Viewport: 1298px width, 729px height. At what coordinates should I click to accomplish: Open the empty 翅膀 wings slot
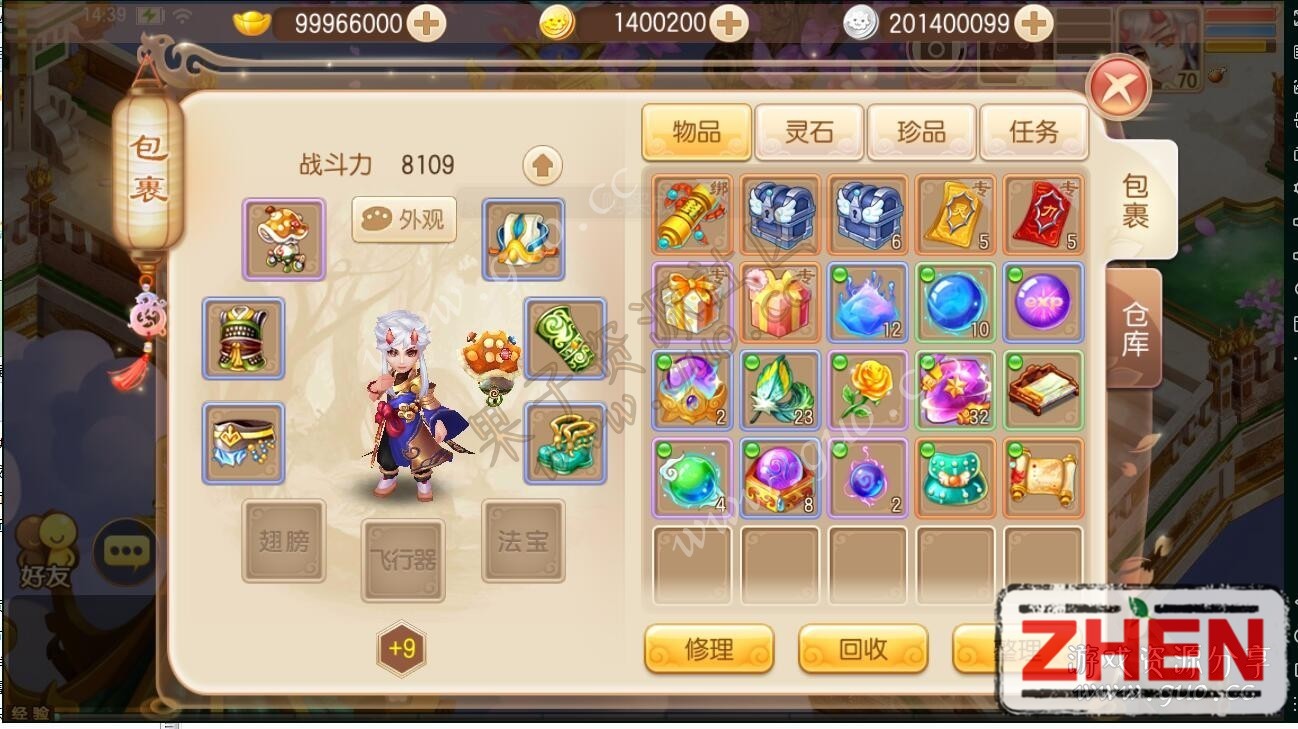point(284,541)
